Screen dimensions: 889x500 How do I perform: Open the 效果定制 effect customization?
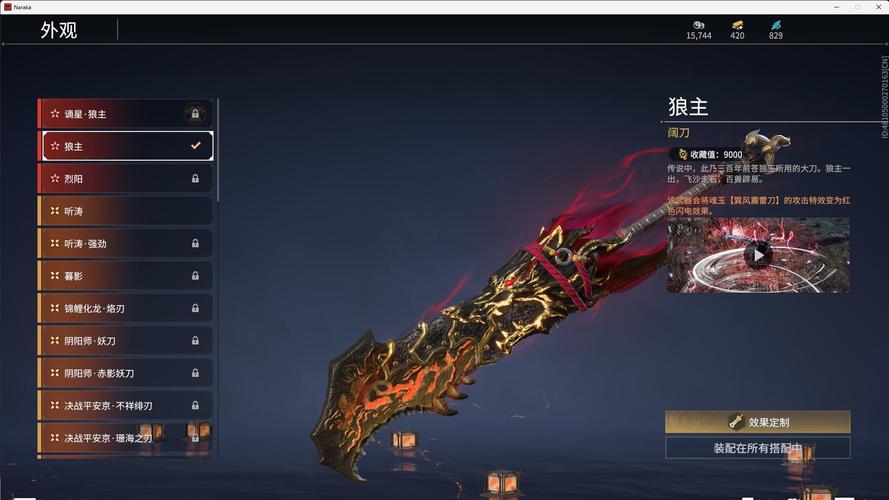(x=757, y=422)
